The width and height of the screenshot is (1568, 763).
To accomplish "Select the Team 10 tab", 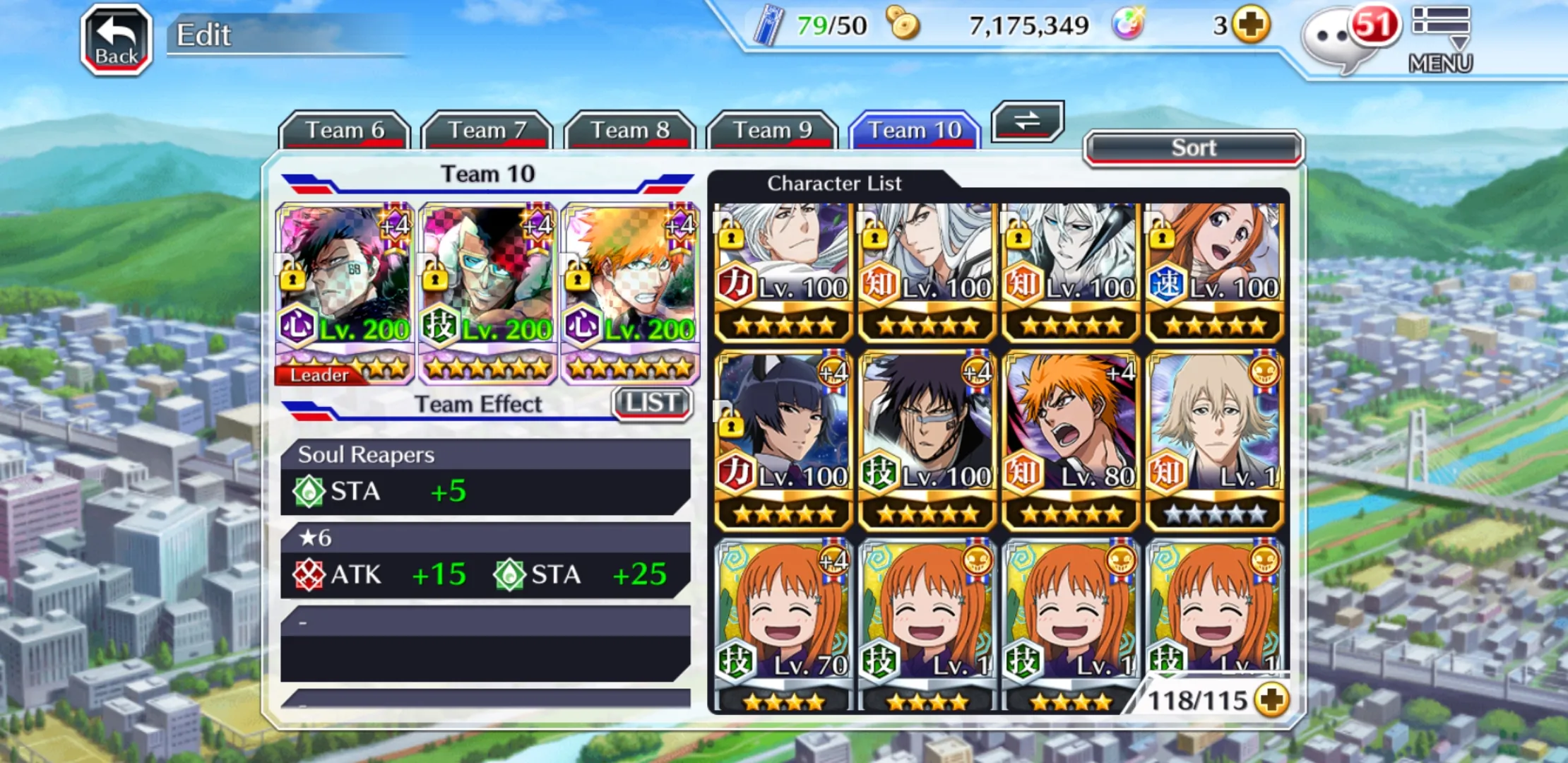I will coord(915,131).
